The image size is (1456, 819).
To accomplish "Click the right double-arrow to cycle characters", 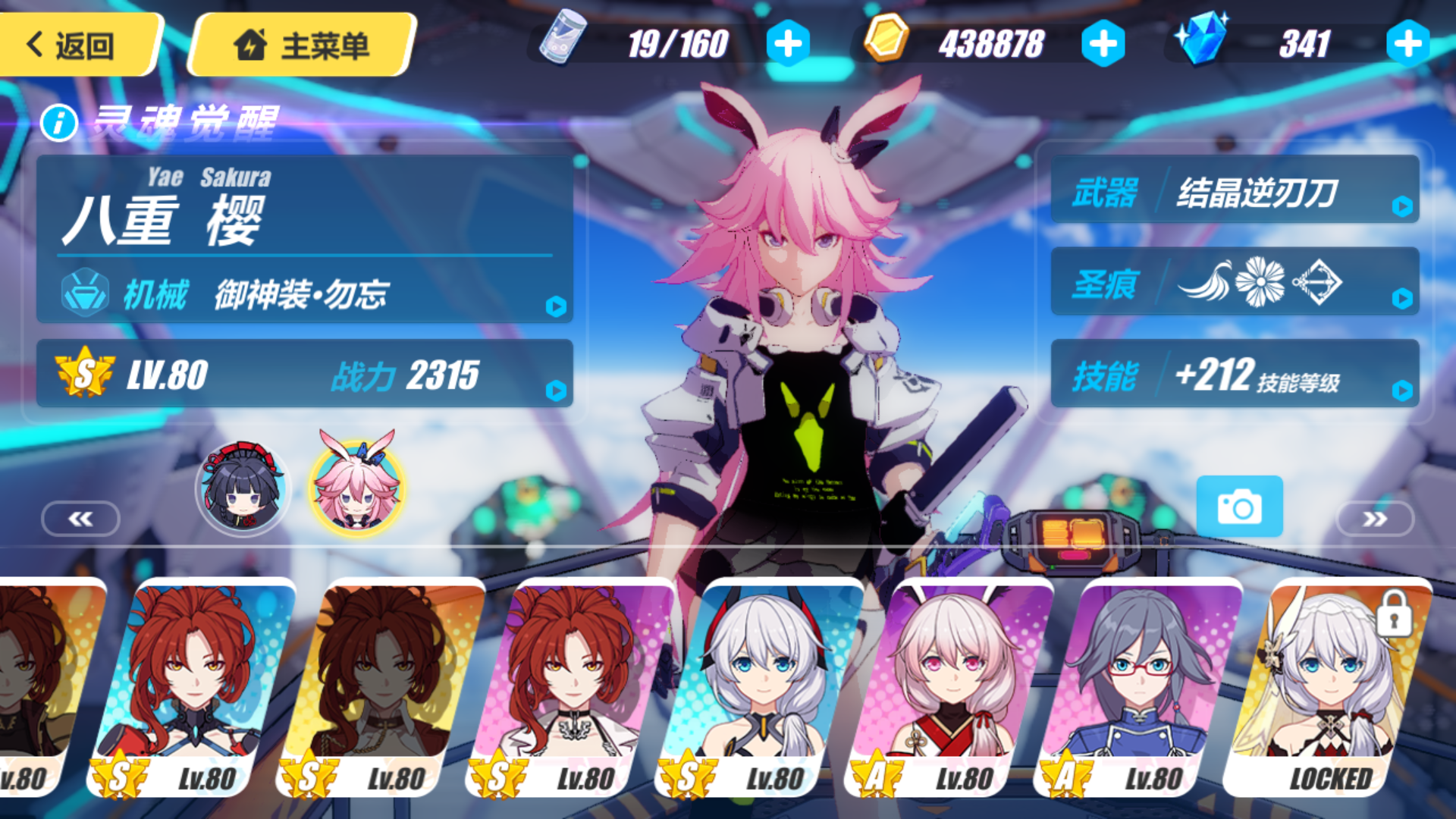I will pos(1374,518).
